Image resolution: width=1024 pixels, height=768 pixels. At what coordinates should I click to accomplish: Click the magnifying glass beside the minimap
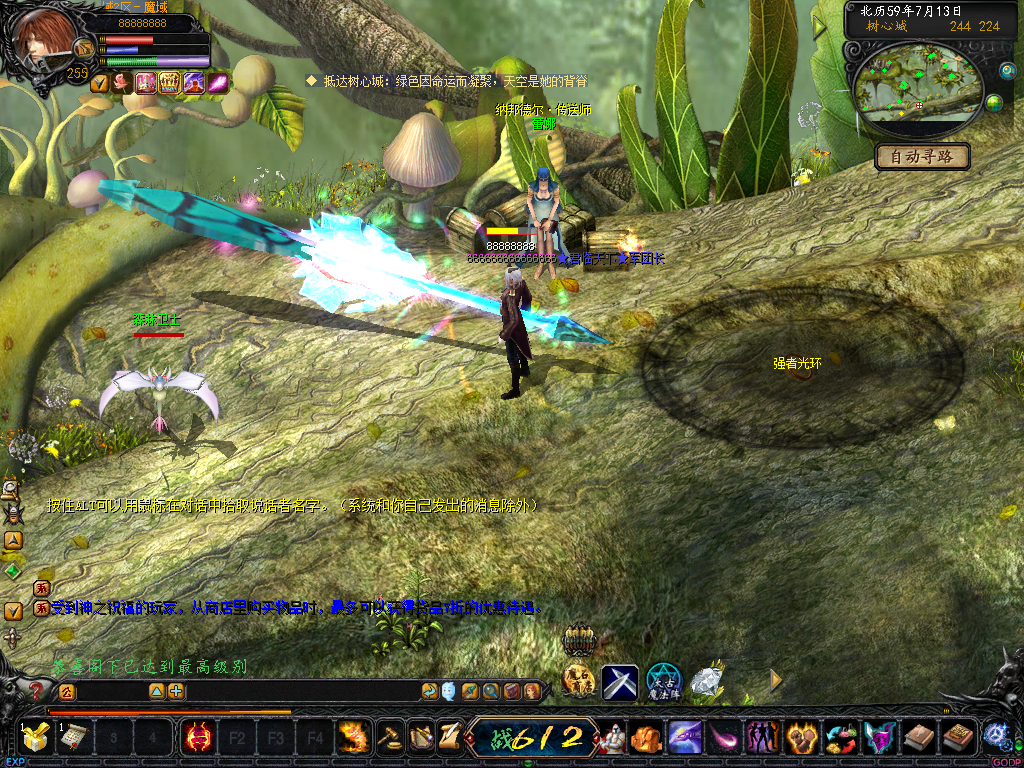click(x=1007, y=71)
